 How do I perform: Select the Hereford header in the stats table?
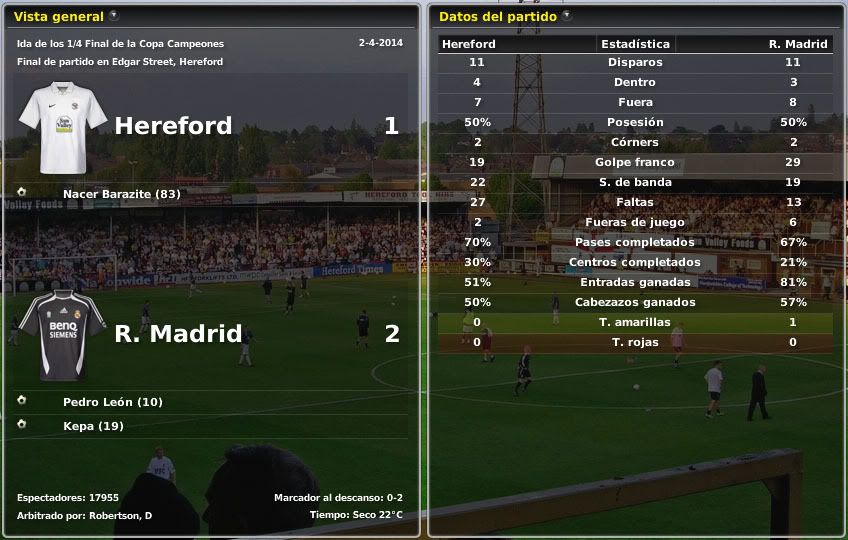click(x=469, y=44)
